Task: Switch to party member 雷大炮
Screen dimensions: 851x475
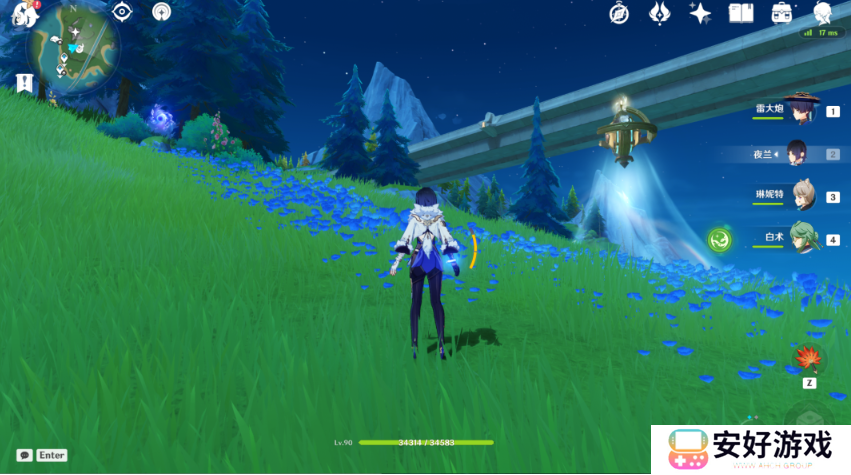Action: (800, 109)
